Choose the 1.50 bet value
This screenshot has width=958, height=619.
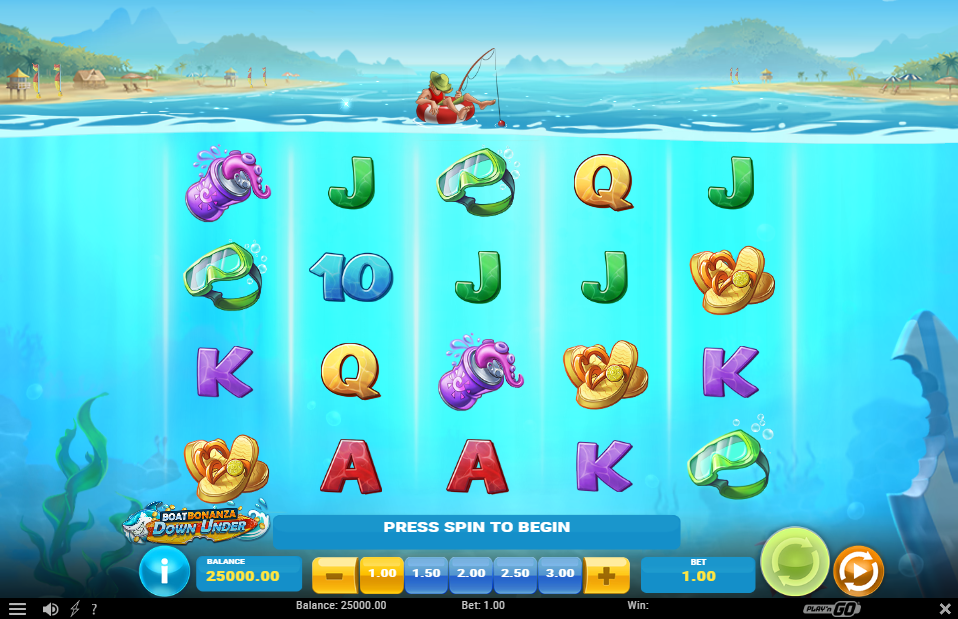tap(426, 574)
